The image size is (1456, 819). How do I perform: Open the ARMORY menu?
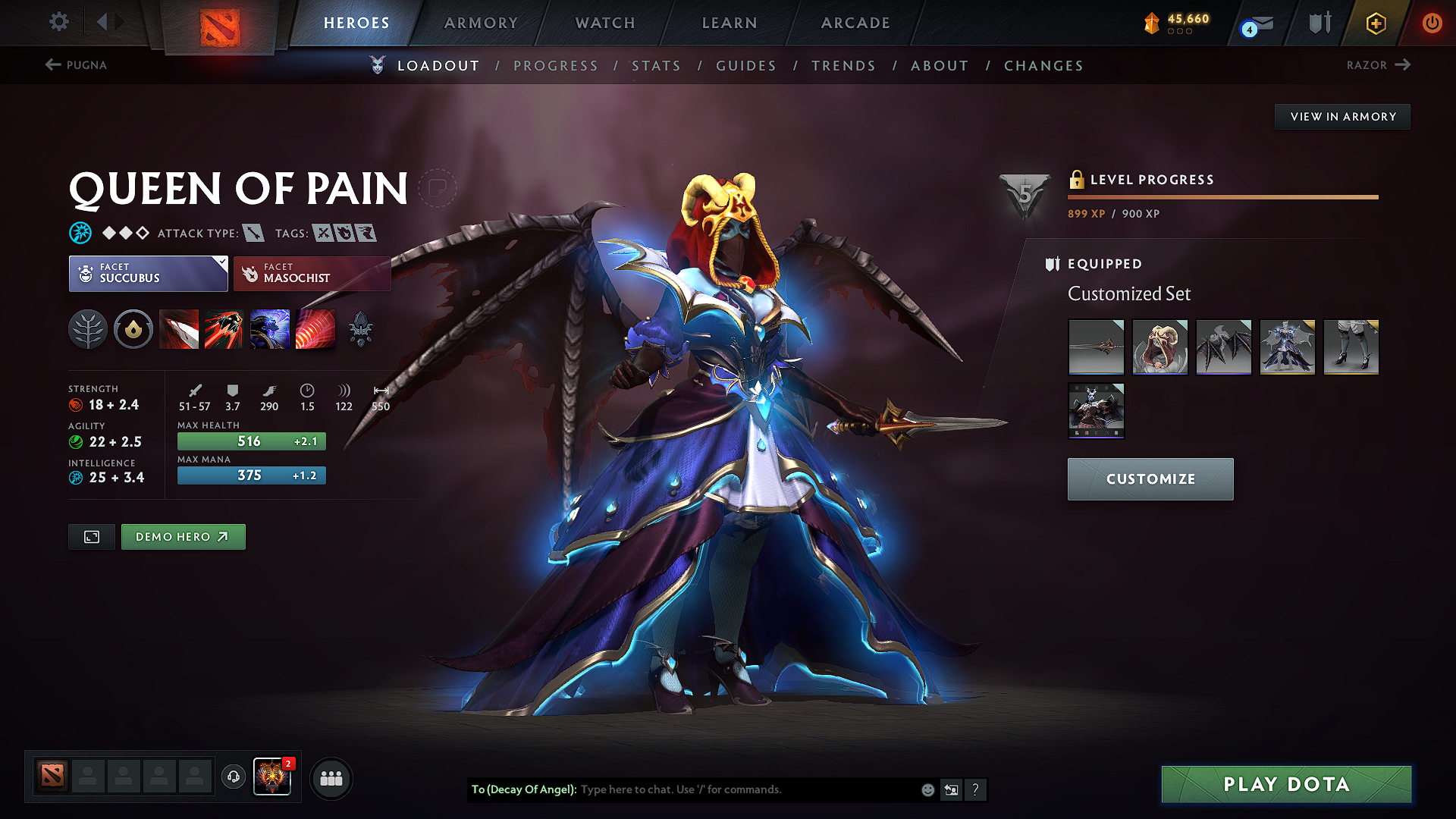coord(481,23)
